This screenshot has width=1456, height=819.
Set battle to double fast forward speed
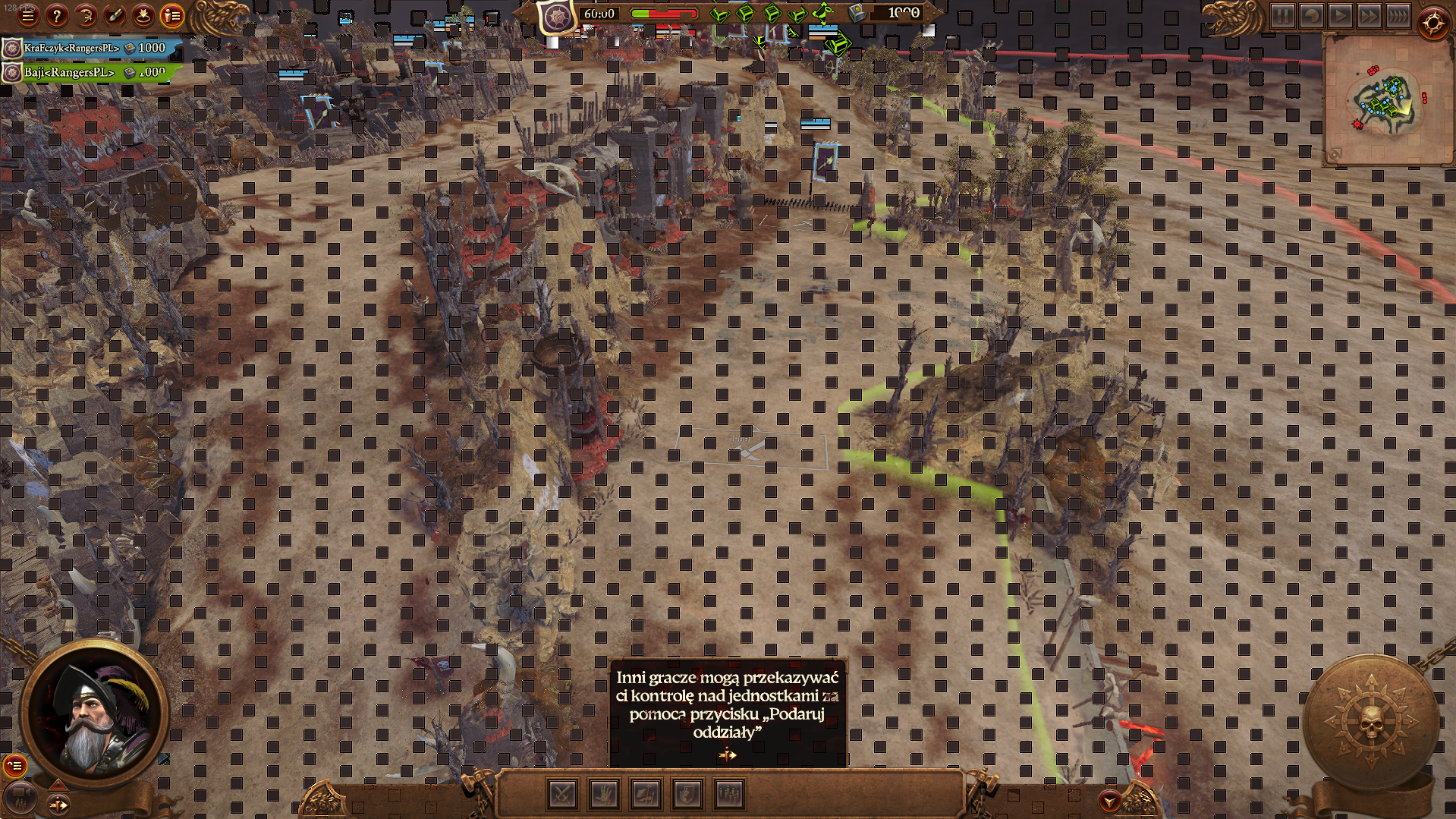click(x=1369, y=16)
